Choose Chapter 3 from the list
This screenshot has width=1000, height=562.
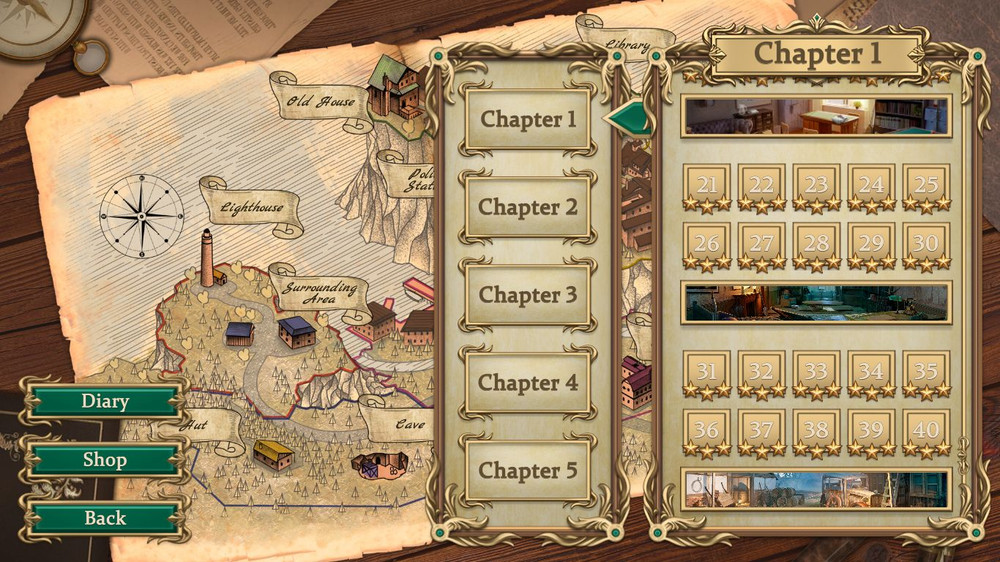click(528, 295)
